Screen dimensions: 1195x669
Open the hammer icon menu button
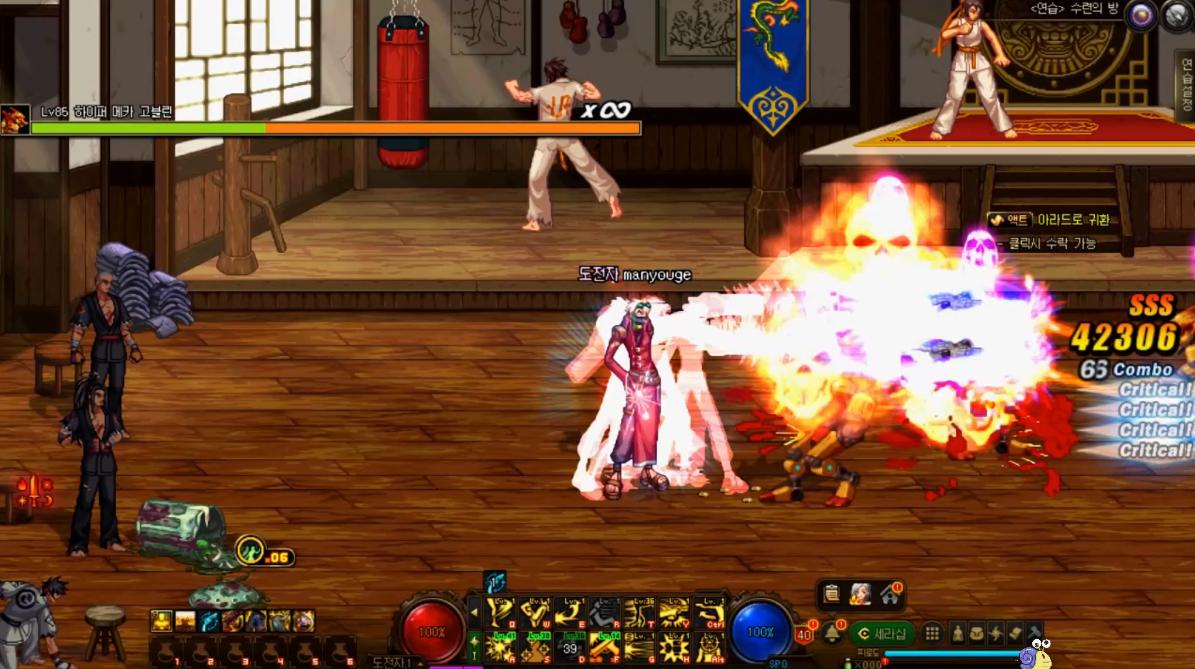(x=1033, y=633)
